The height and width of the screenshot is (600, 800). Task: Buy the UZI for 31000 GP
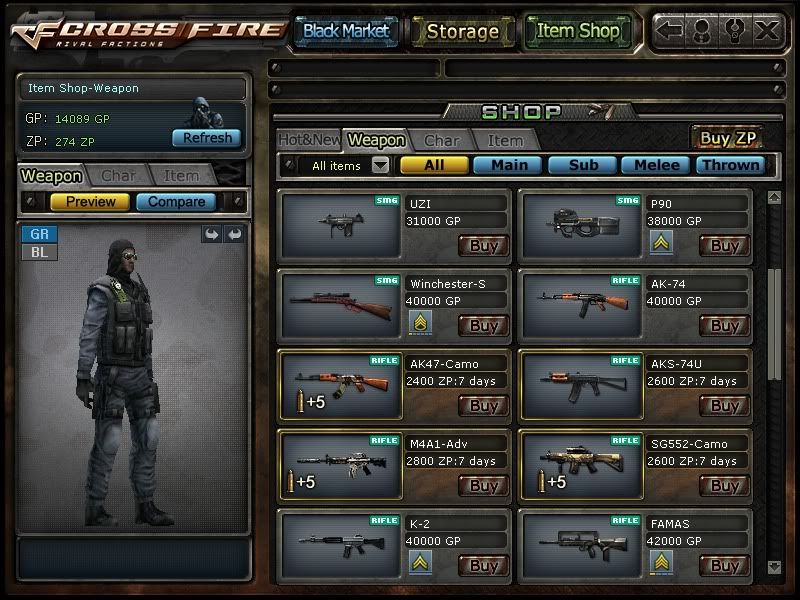coord(484,246)
